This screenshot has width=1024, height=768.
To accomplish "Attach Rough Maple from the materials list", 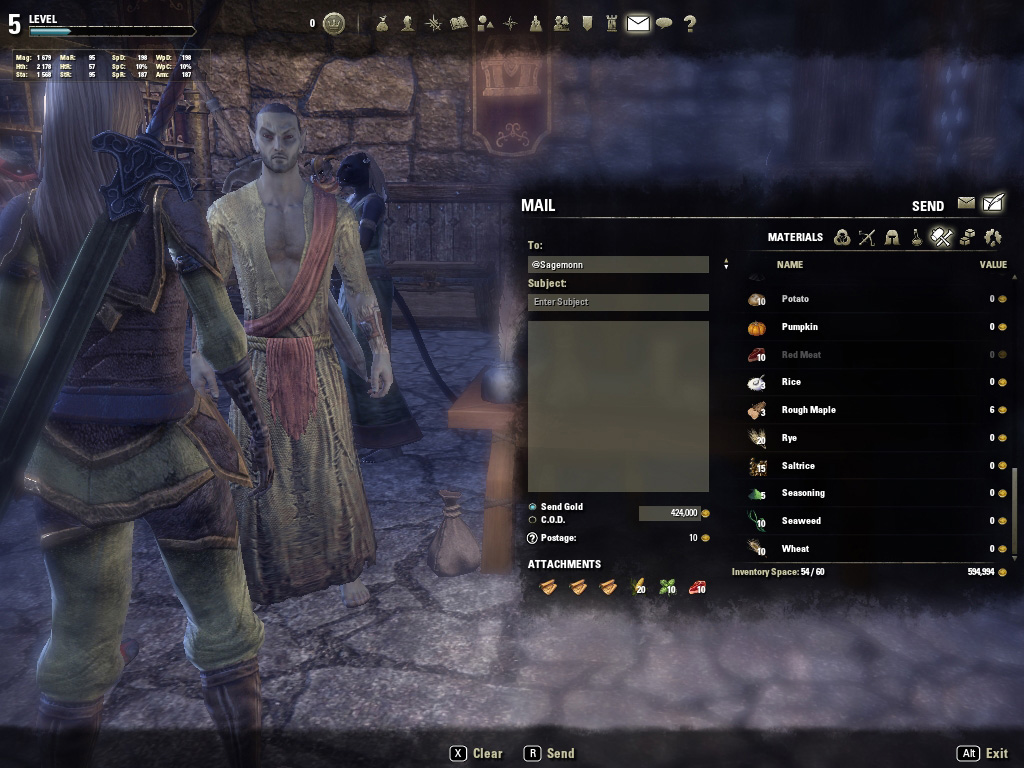I will click(x=808, y=410).
